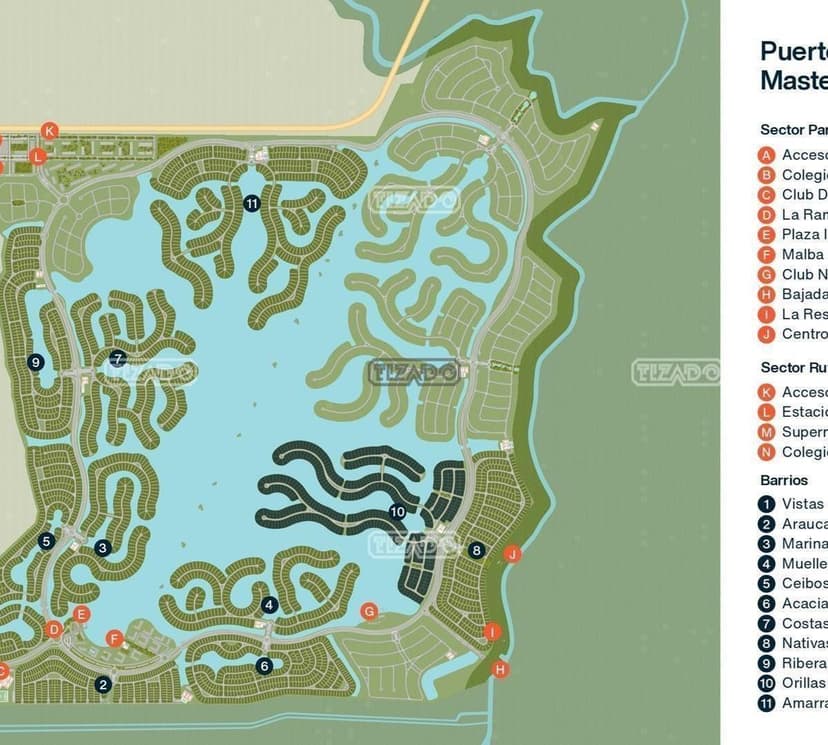Choose the orange H marker on the map

point(500,669)
